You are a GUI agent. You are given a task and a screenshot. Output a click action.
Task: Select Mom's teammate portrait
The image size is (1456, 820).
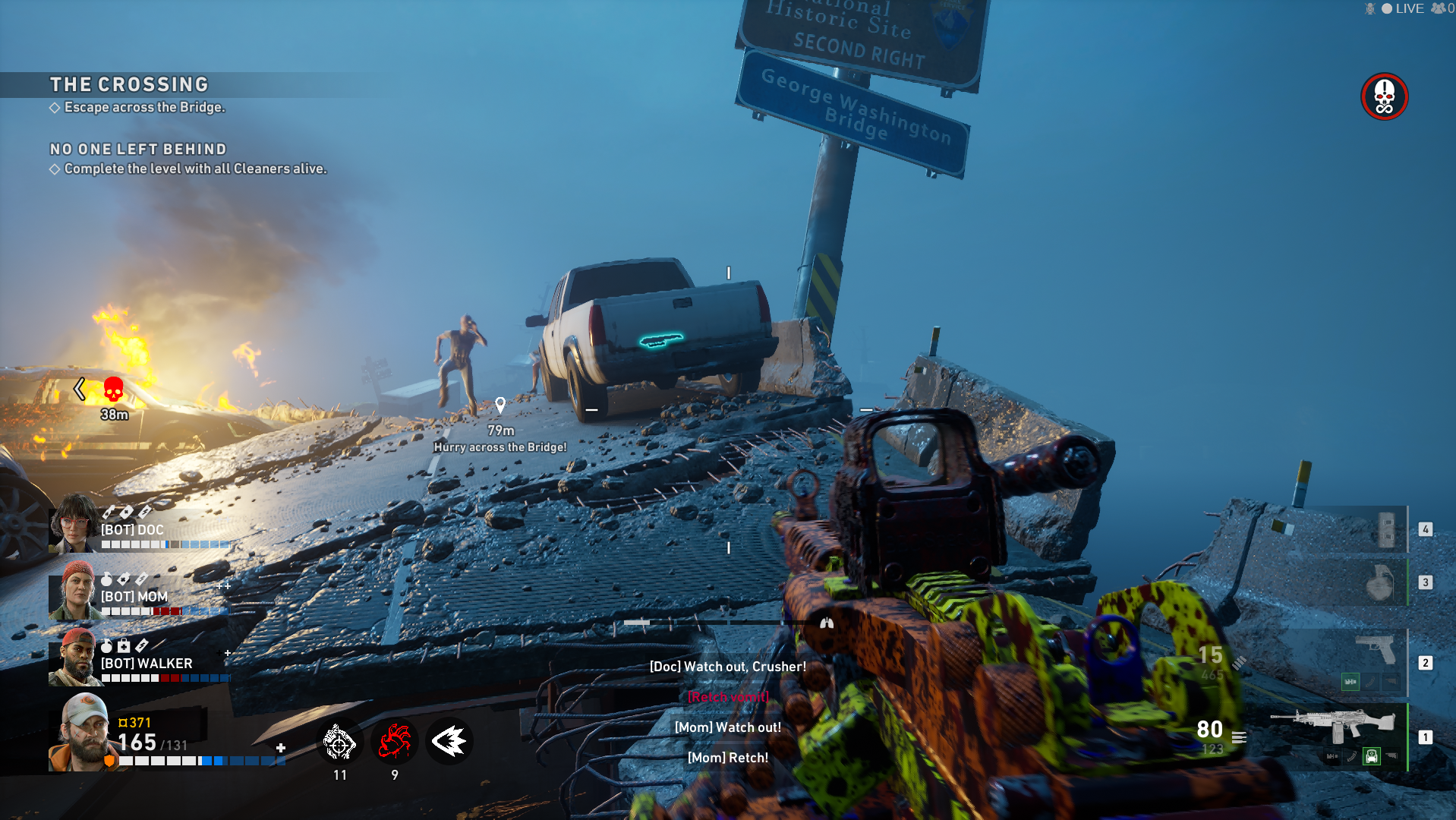tap(73, 590)
